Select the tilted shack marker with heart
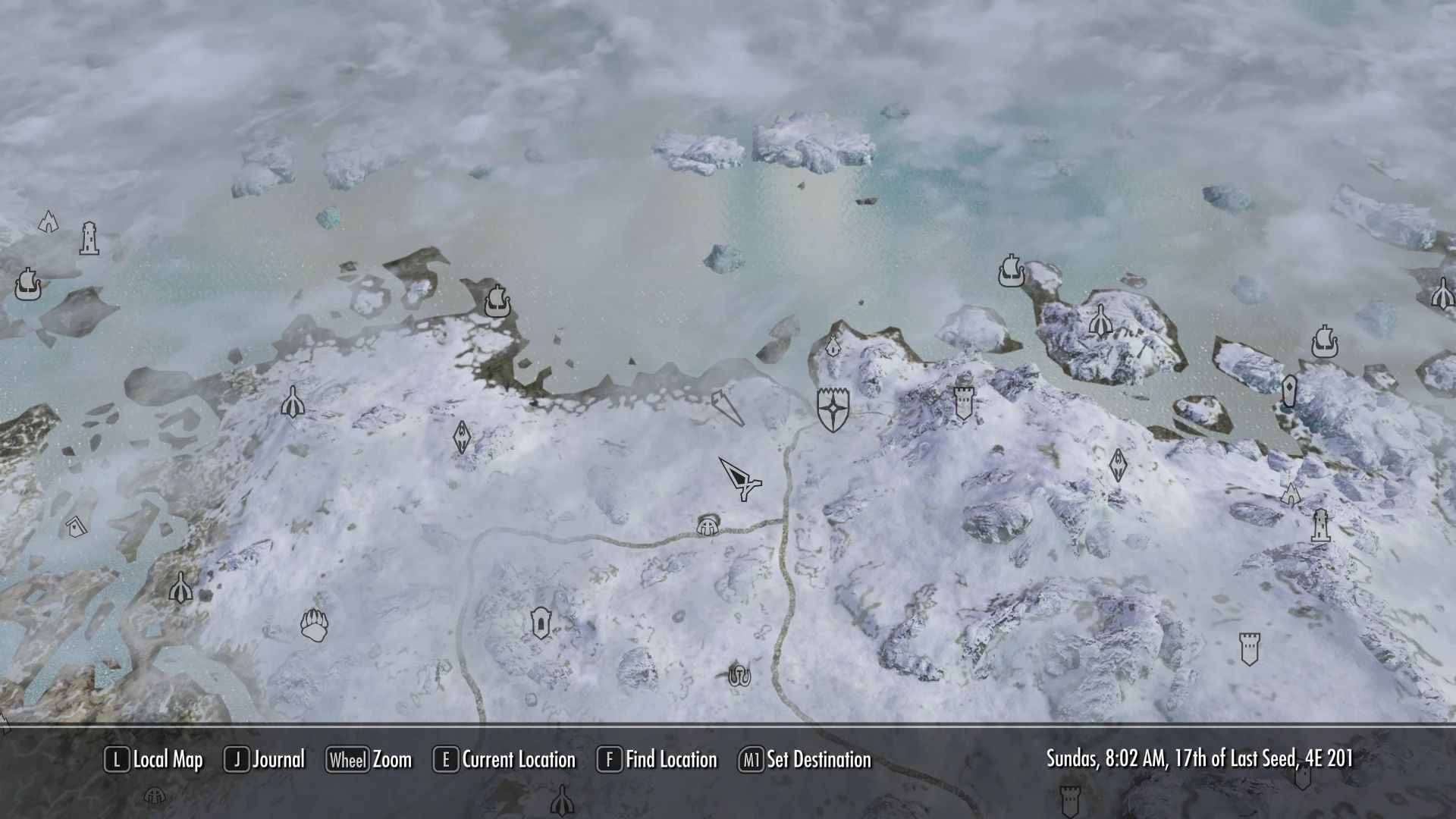The height and width of the screenshot is (819, 1456). [74, 526]
